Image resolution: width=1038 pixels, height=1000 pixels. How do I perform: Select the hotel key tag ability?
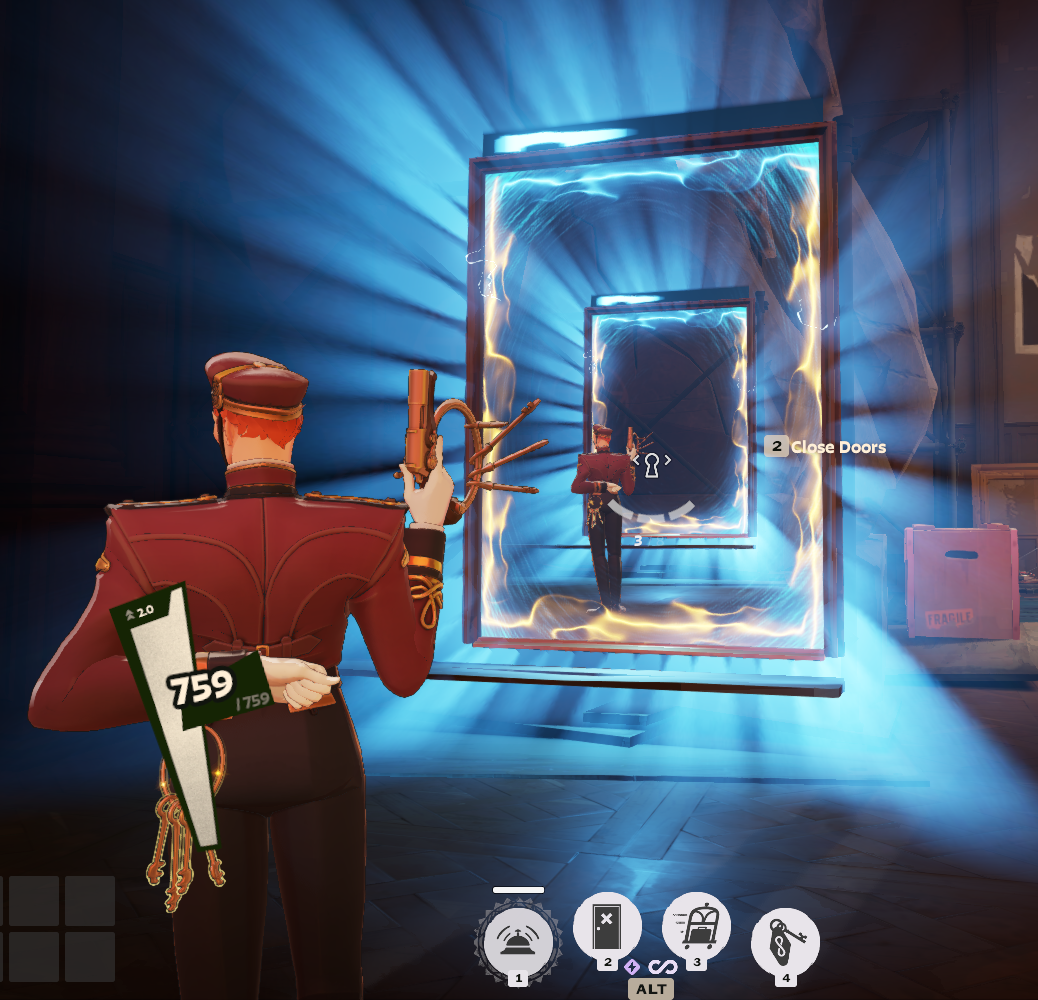(x=785, y=941)
